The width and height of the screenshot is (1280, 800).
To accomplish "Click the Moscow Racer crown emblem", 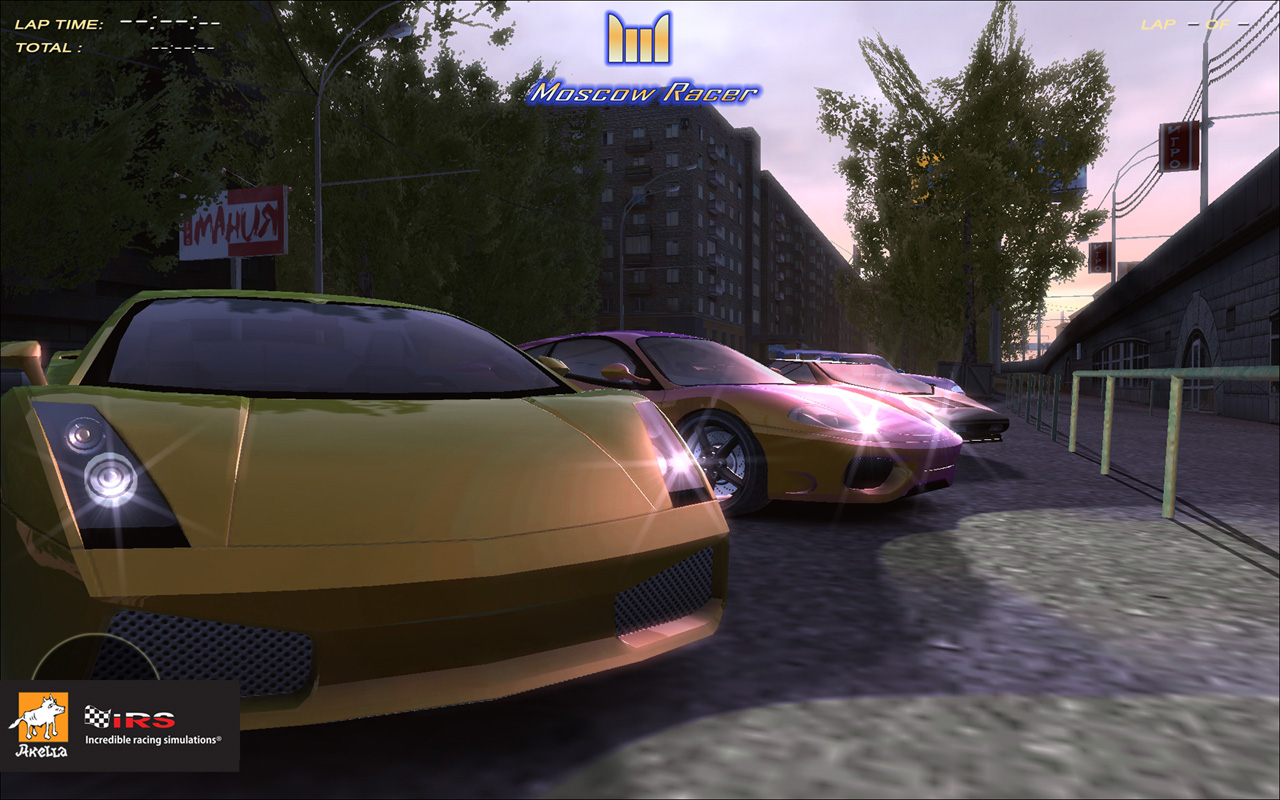I will click(x=638, y=40).
